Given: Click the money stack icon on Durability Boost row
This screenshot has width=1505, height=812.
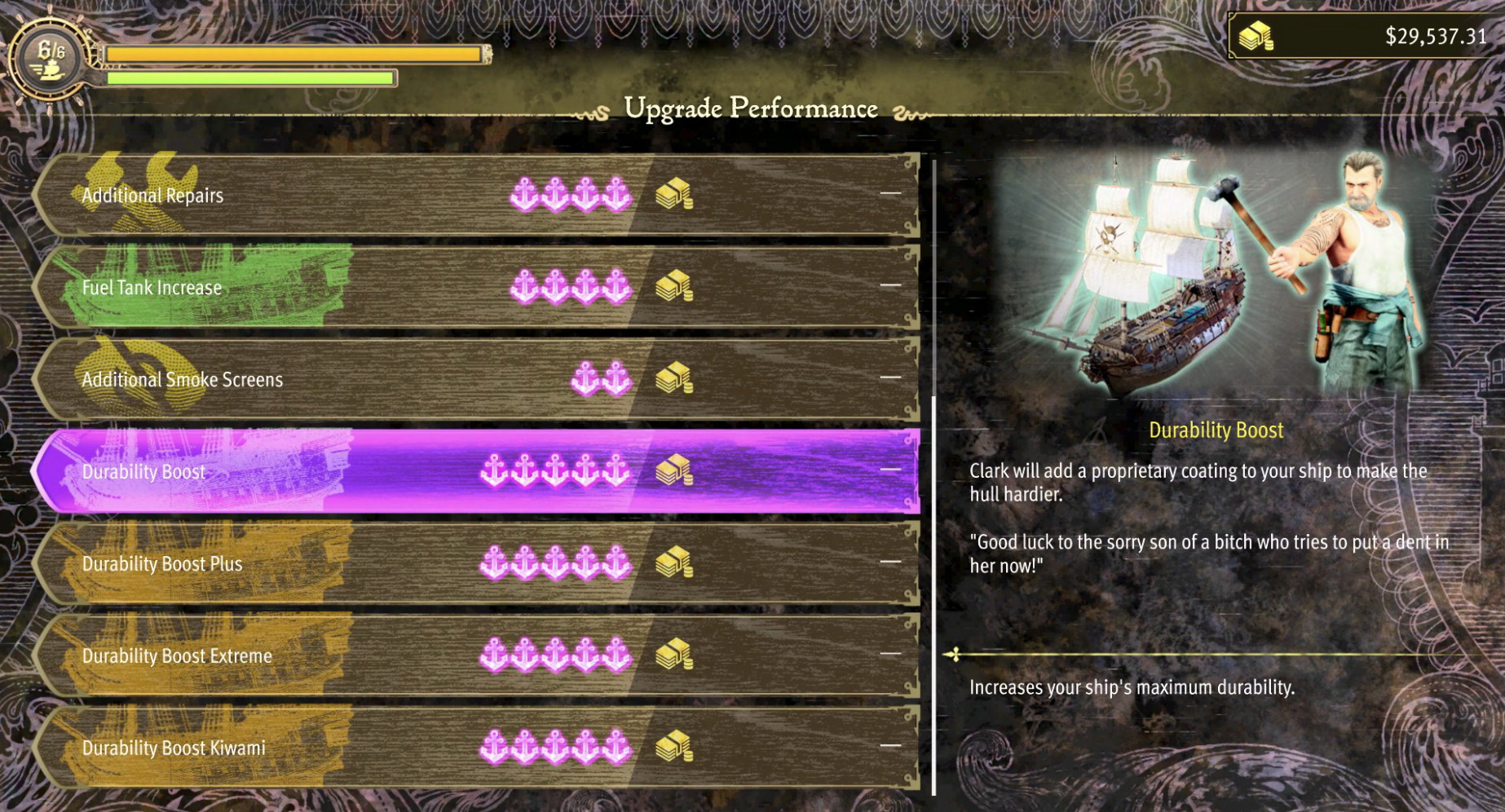Looking at the screenshot, I should [x=675, y=471].
